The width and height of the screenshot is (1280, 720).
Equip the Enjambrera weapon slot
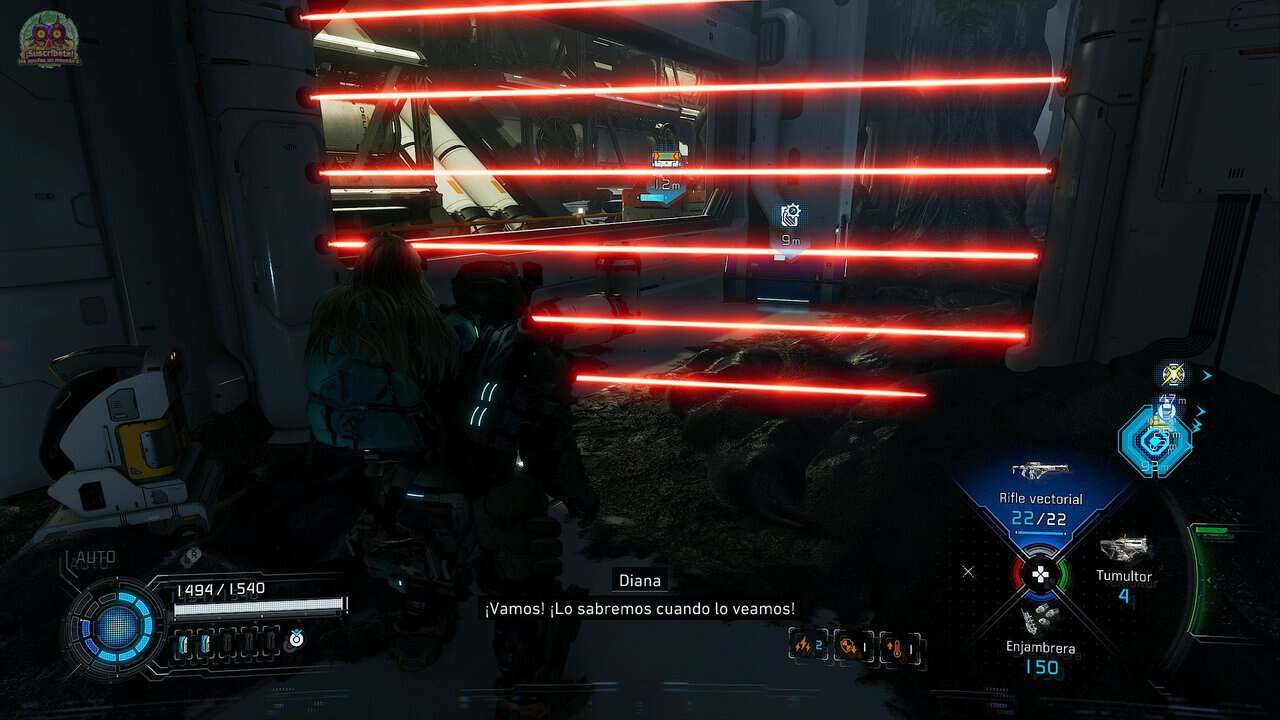click(x=1041, y=640)
